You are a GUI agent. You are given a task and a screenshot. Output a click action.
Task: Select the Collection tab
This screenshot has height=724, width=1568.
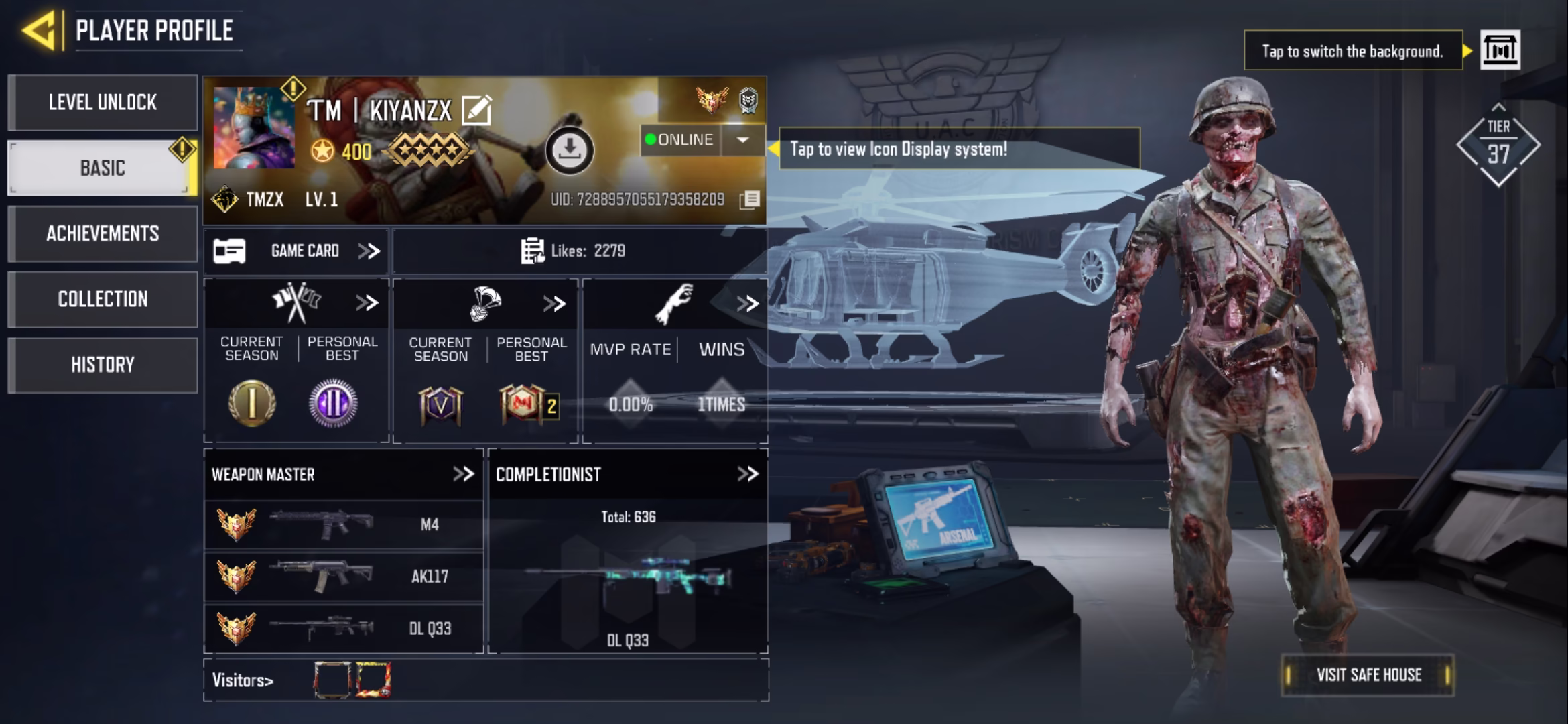(103, 299)
